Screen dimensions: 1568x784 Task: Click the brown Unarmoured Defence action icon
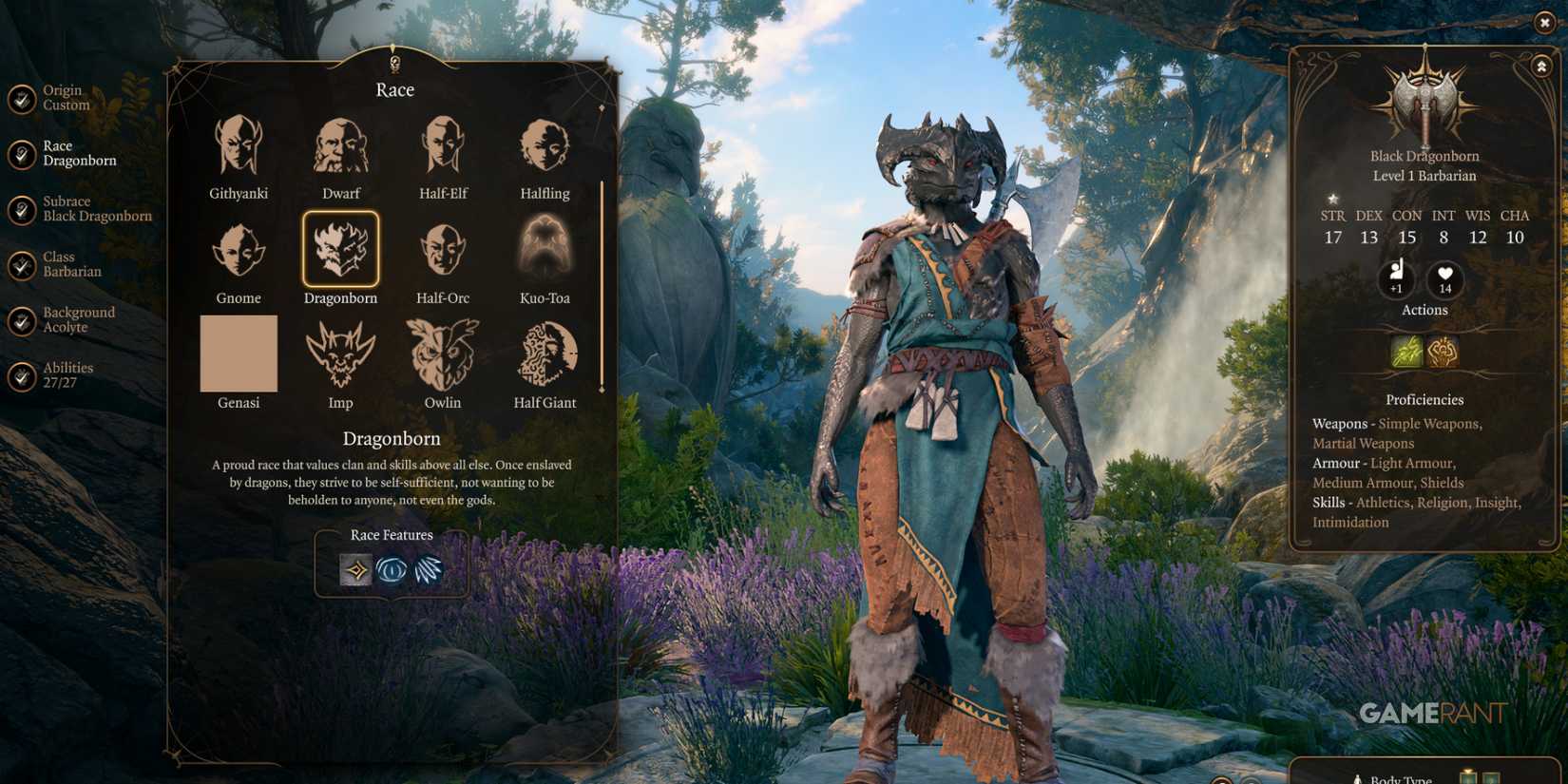point(1442,352)
